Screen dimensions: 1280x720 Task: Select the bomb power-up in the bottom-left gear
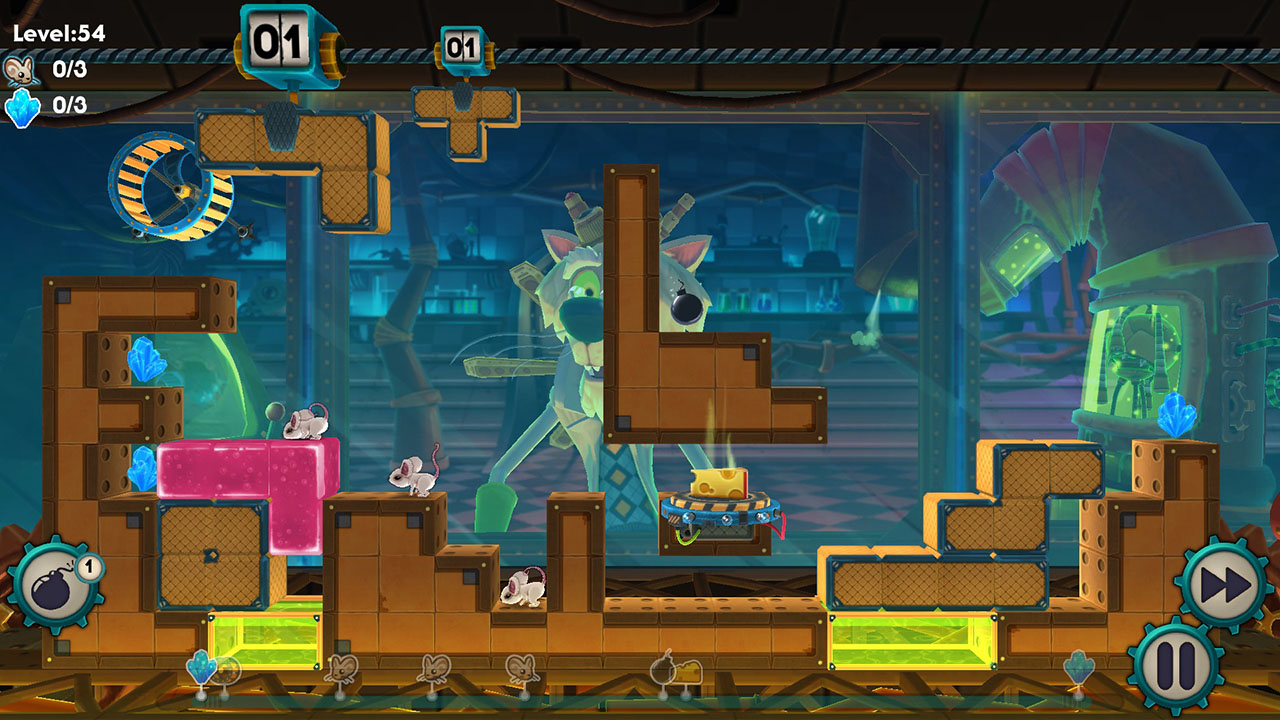click(58, 580)
